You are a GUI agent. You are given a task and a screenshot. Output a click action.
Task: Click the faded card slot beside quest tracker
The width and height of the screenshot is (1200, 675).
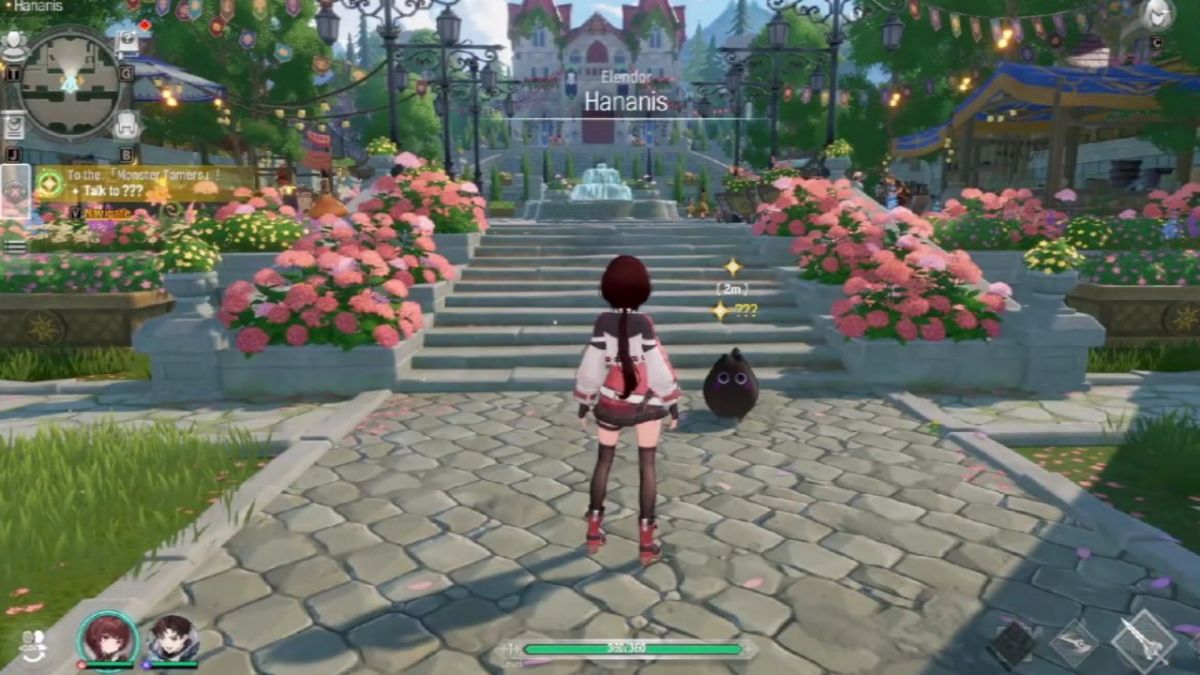(x=16, y=191)
